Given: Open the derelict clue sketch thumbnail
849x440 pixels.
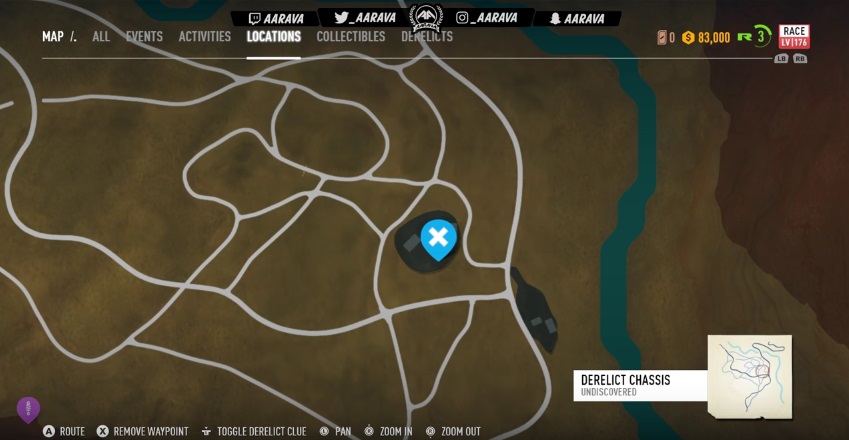Looking at the screenshot, I should (x=749, y=376).
